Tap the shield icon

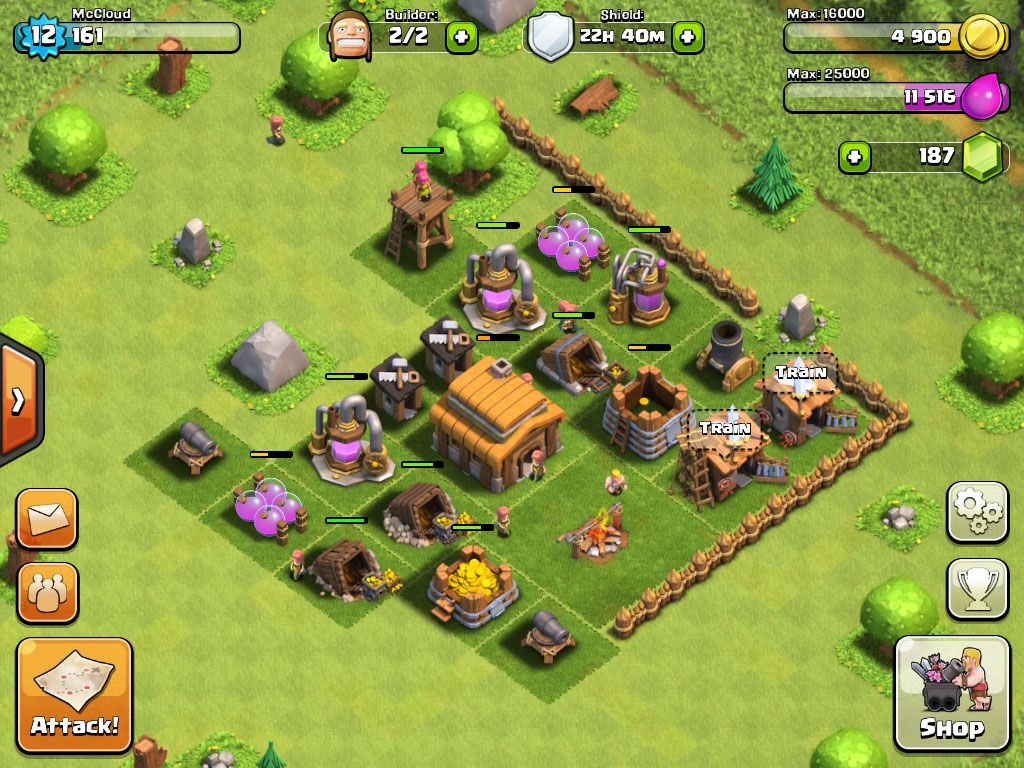coord(549,38)
